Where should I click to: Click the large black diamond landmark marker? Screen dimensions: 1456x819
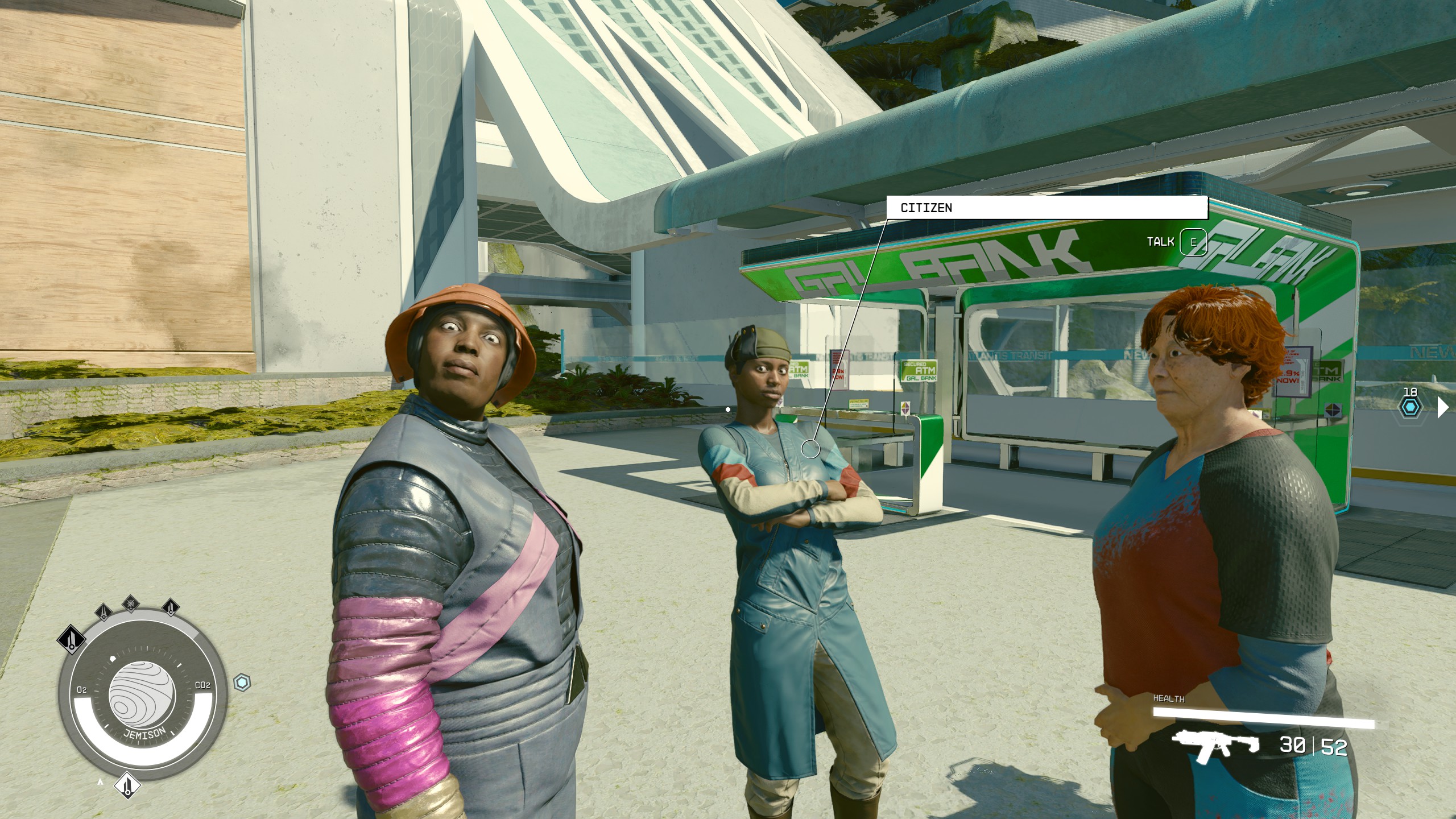point(72,639)
